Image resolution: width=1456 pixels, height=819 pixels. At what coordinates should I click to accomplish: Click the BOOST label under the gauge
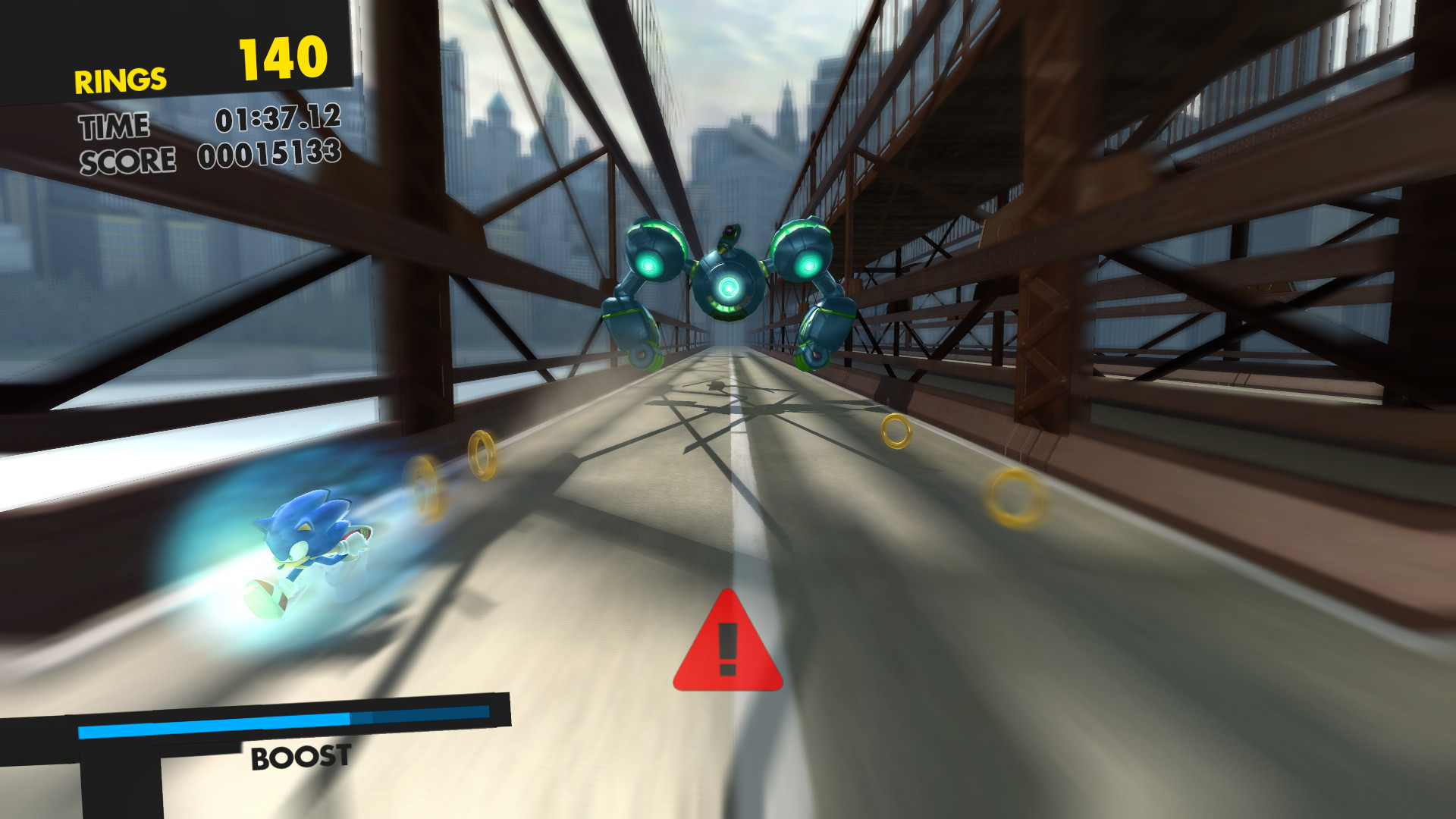(x=300, y=756)
